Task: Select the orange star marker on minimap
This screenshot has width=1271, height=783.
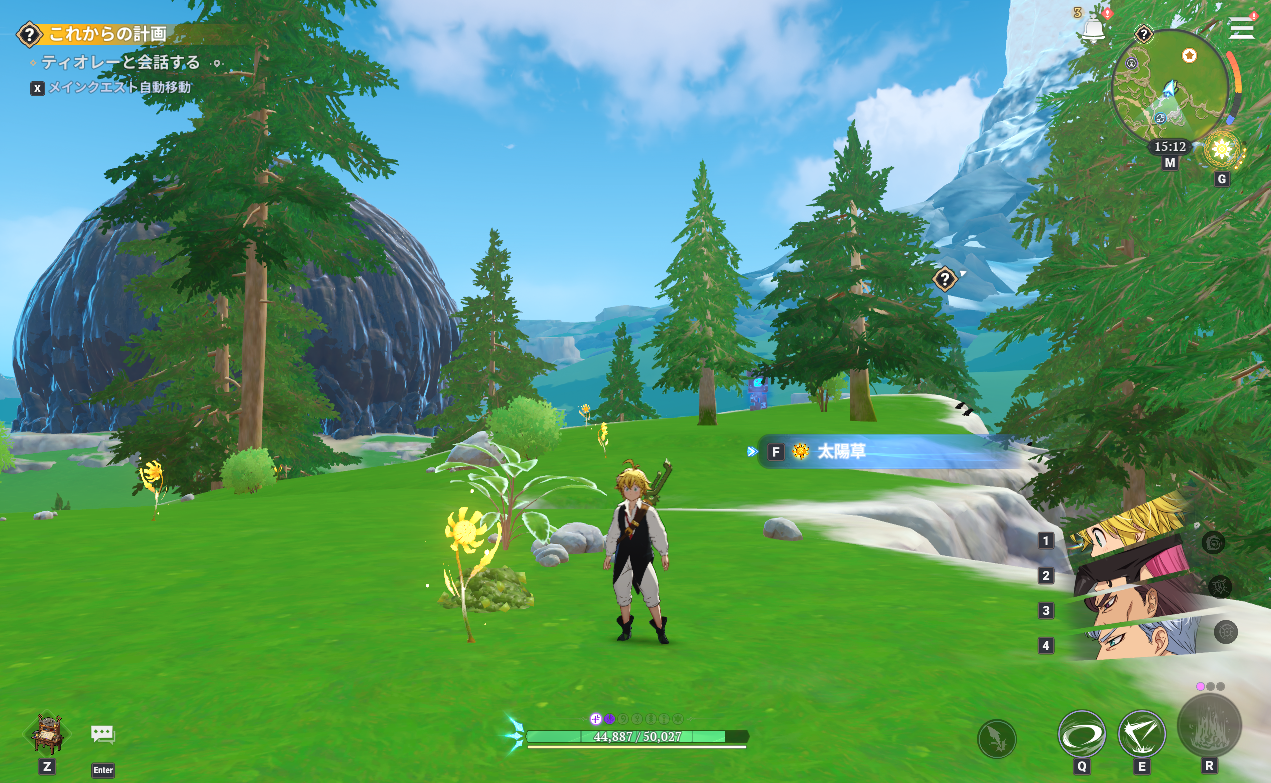Action: (x=1189, y=54)
